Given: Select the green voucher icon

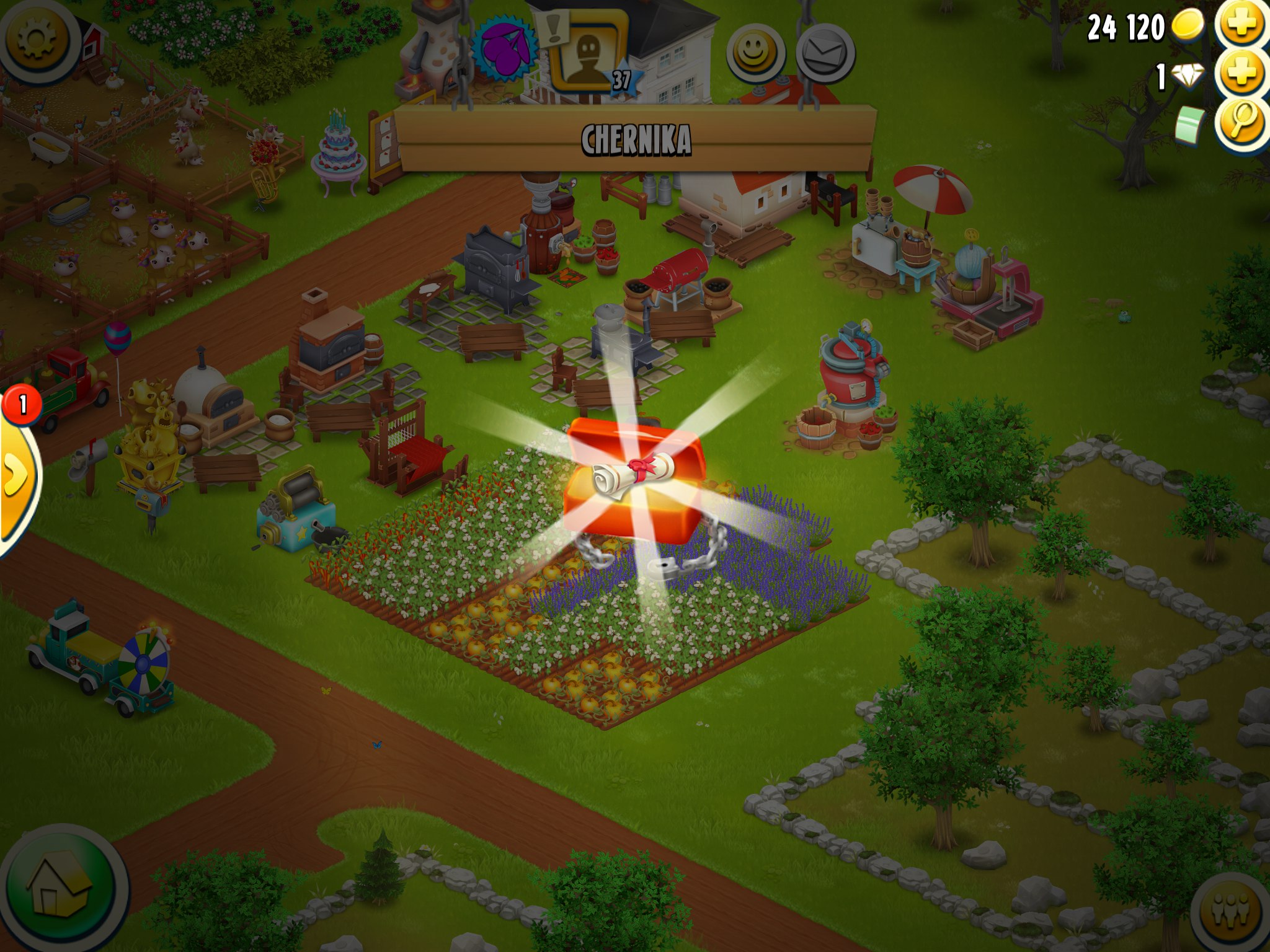Looking at the screenshot, I should point(1189,123).
